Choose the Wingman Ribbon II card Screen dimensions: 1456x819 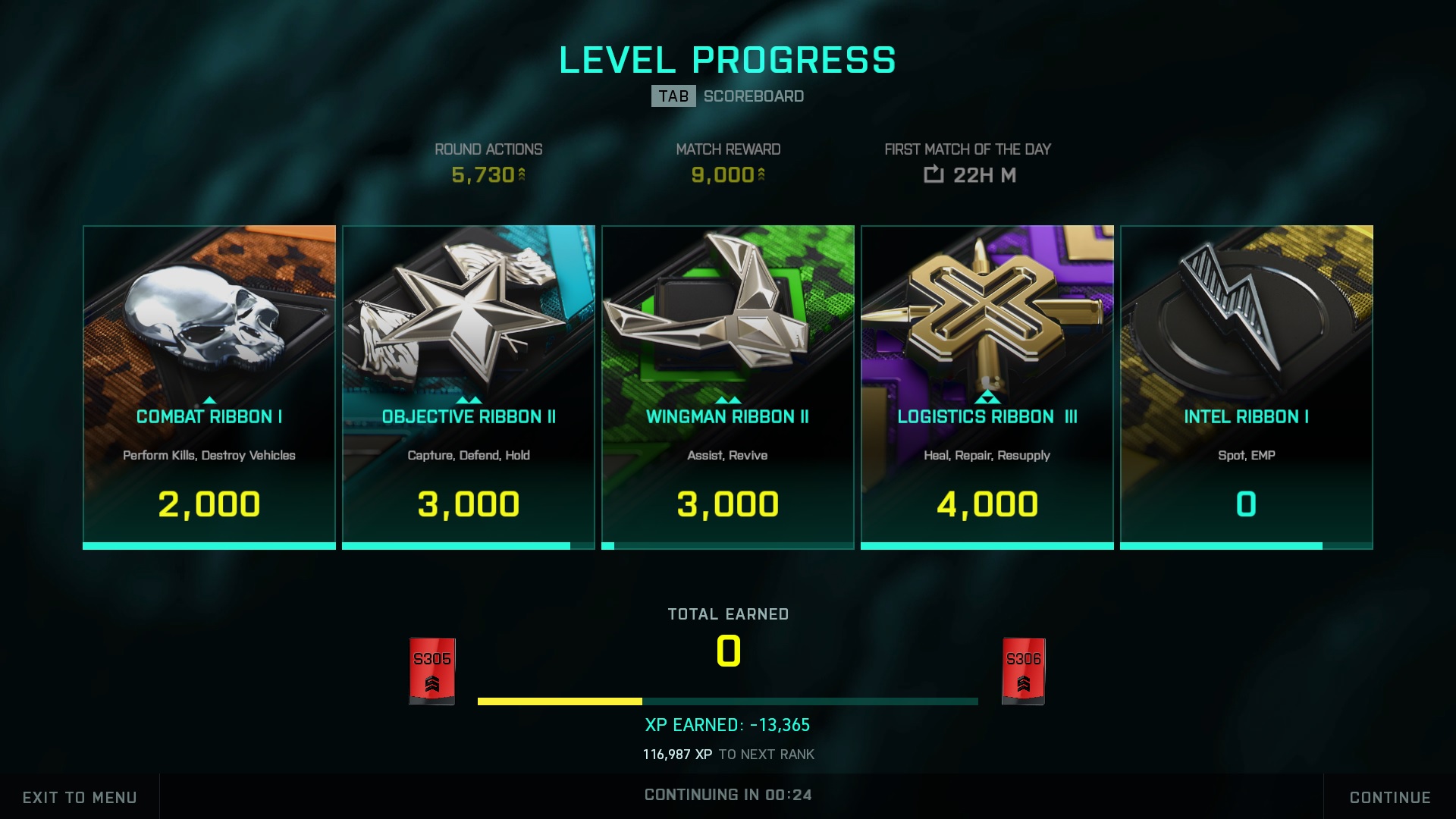728,387
